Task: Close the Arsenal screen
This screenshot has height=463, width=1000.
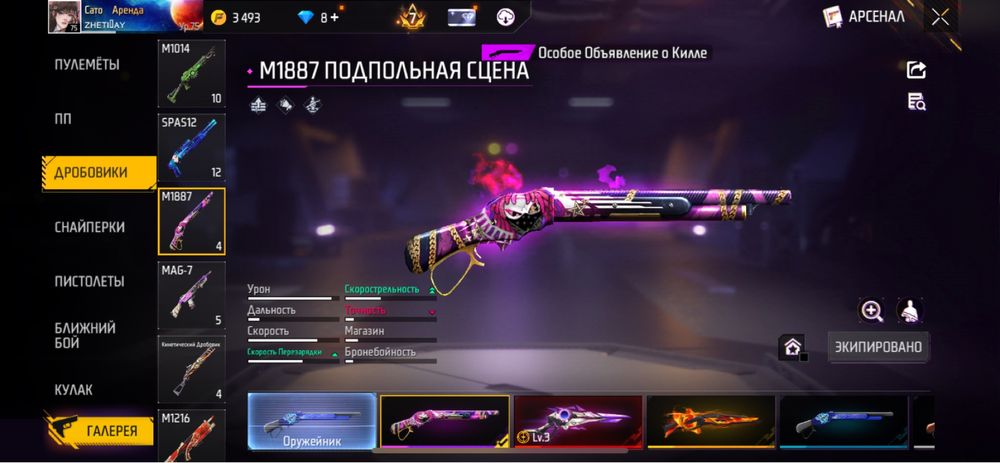Action: click(939, 16)
